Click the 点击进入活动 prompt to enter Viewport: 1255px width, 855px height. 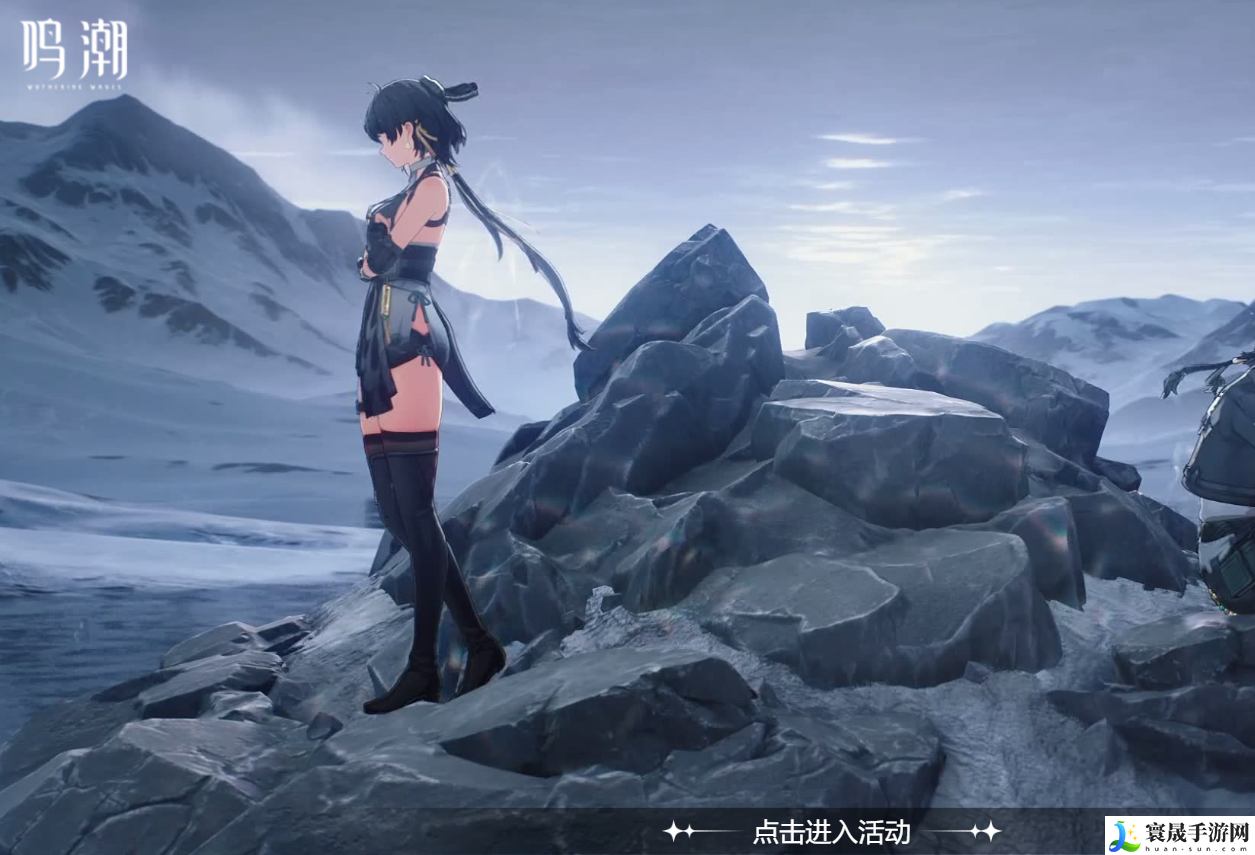point(831,831)
